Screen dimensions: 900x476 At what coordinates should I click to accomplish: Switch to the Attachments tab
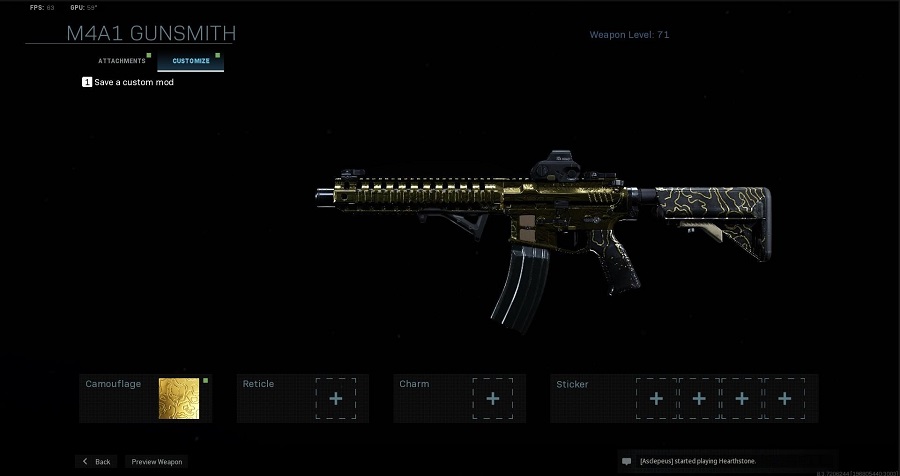point(122,61)
